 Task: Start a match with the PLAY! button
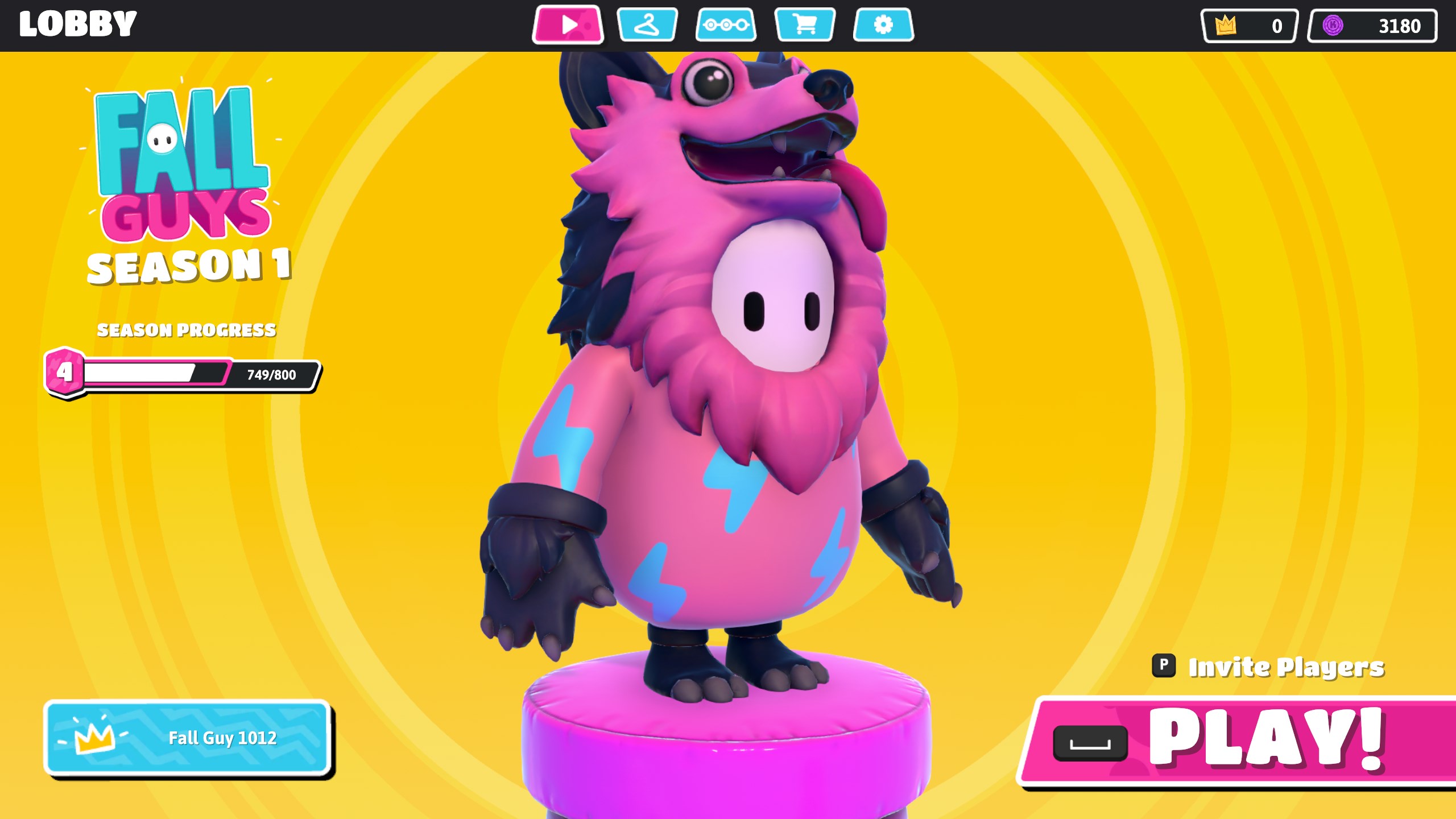tap(1240, 741)
